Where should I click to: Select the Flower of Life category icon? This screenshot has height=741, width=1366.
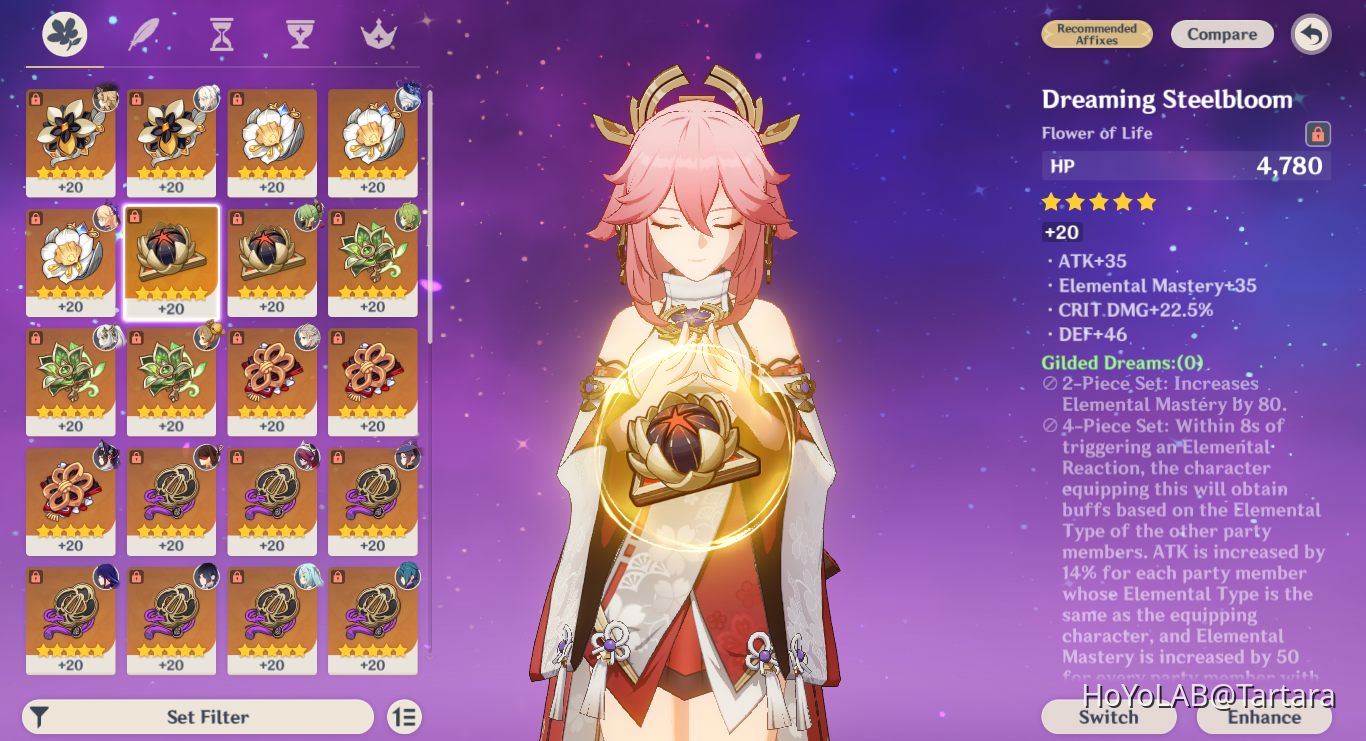click(x=63, y=32)
